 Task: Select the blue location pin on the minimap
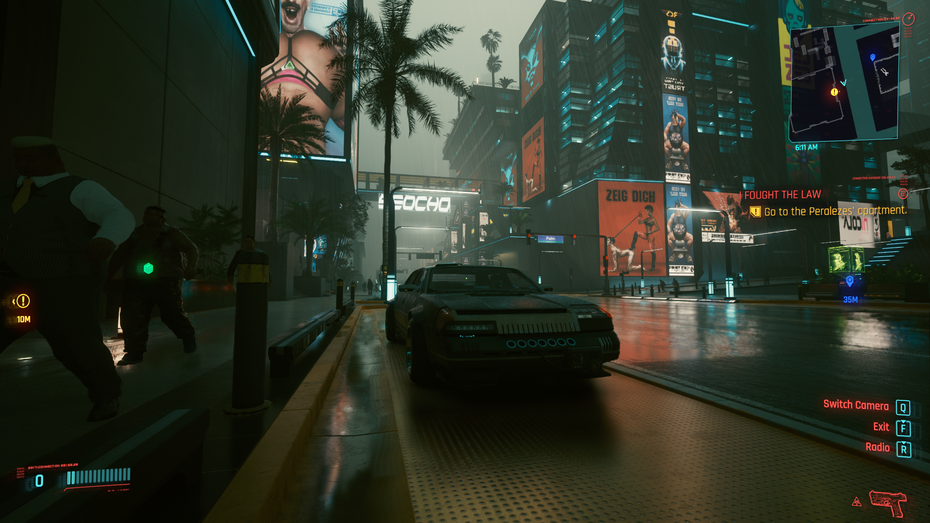(872, 58)
